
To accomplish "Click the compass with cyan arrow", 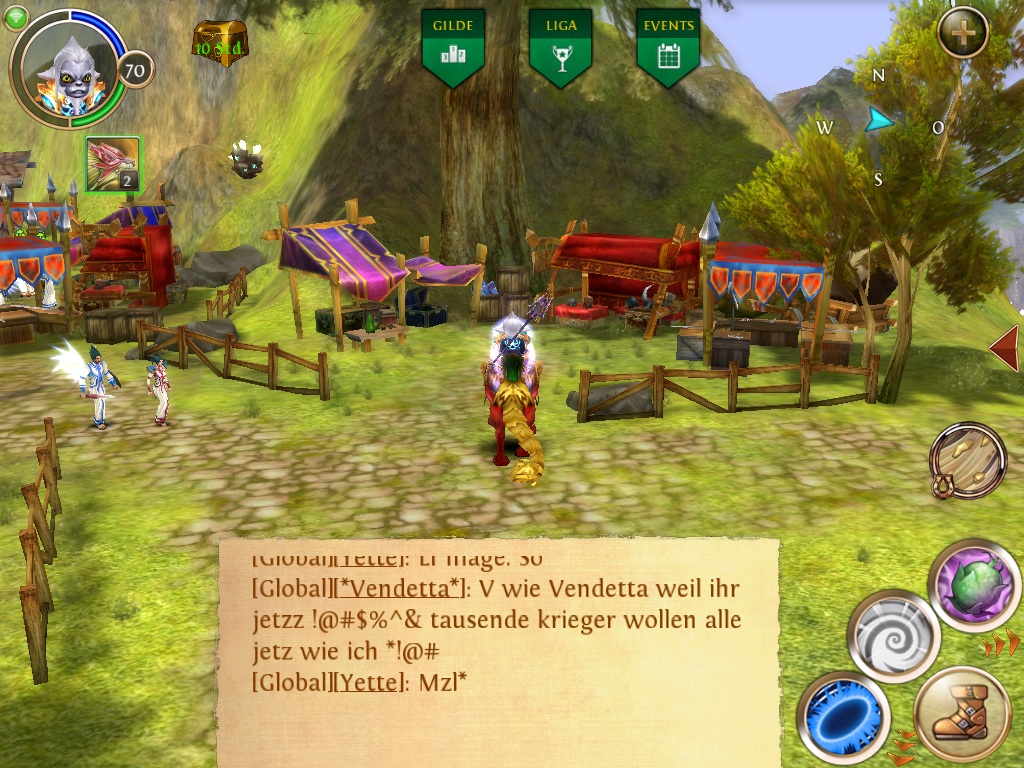I will pos(879,124).
